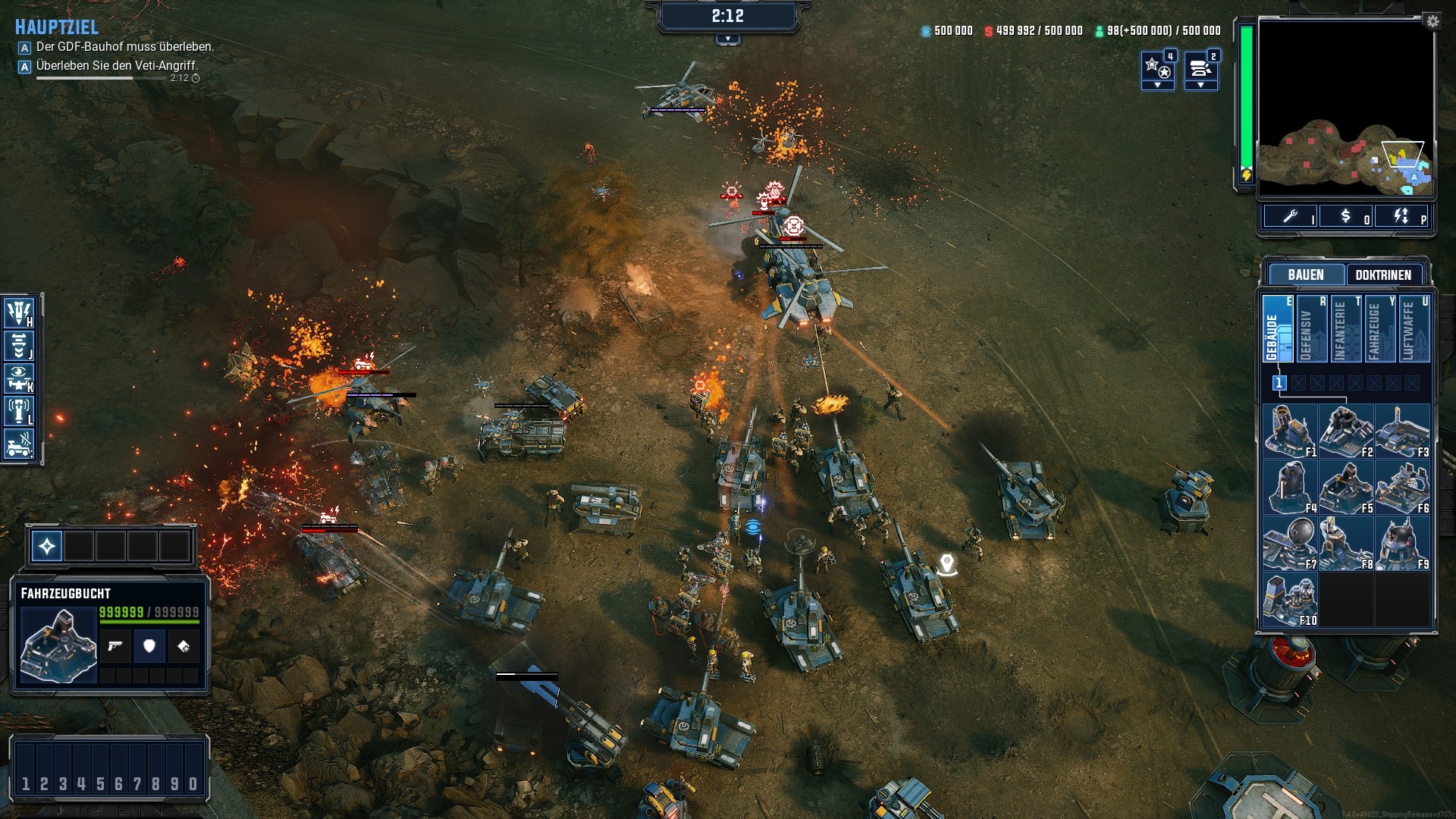Select the F1 building icon

coord(1290,431)
